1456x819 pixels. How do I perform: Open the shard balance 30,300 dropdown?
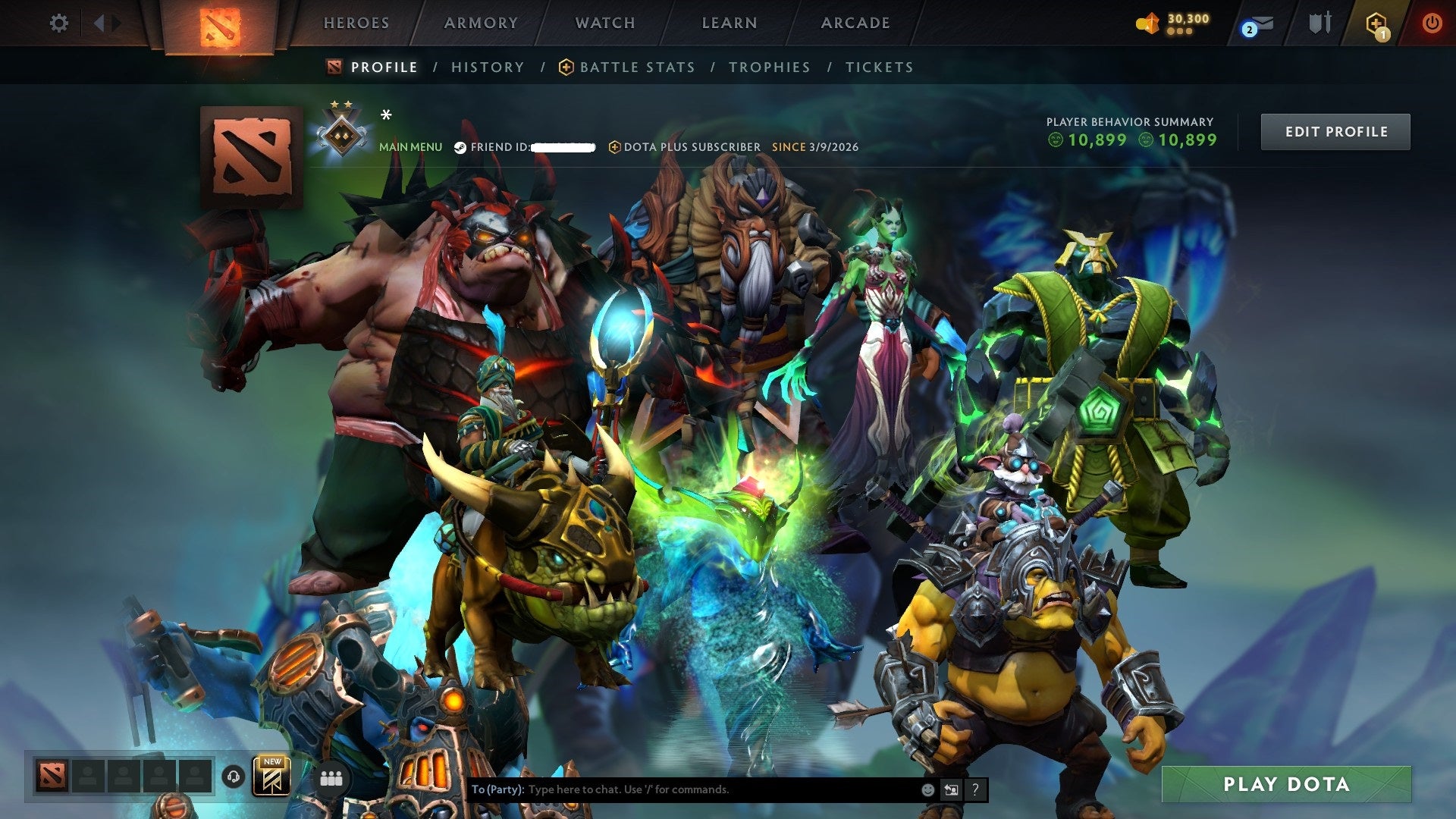(1172, 23)
